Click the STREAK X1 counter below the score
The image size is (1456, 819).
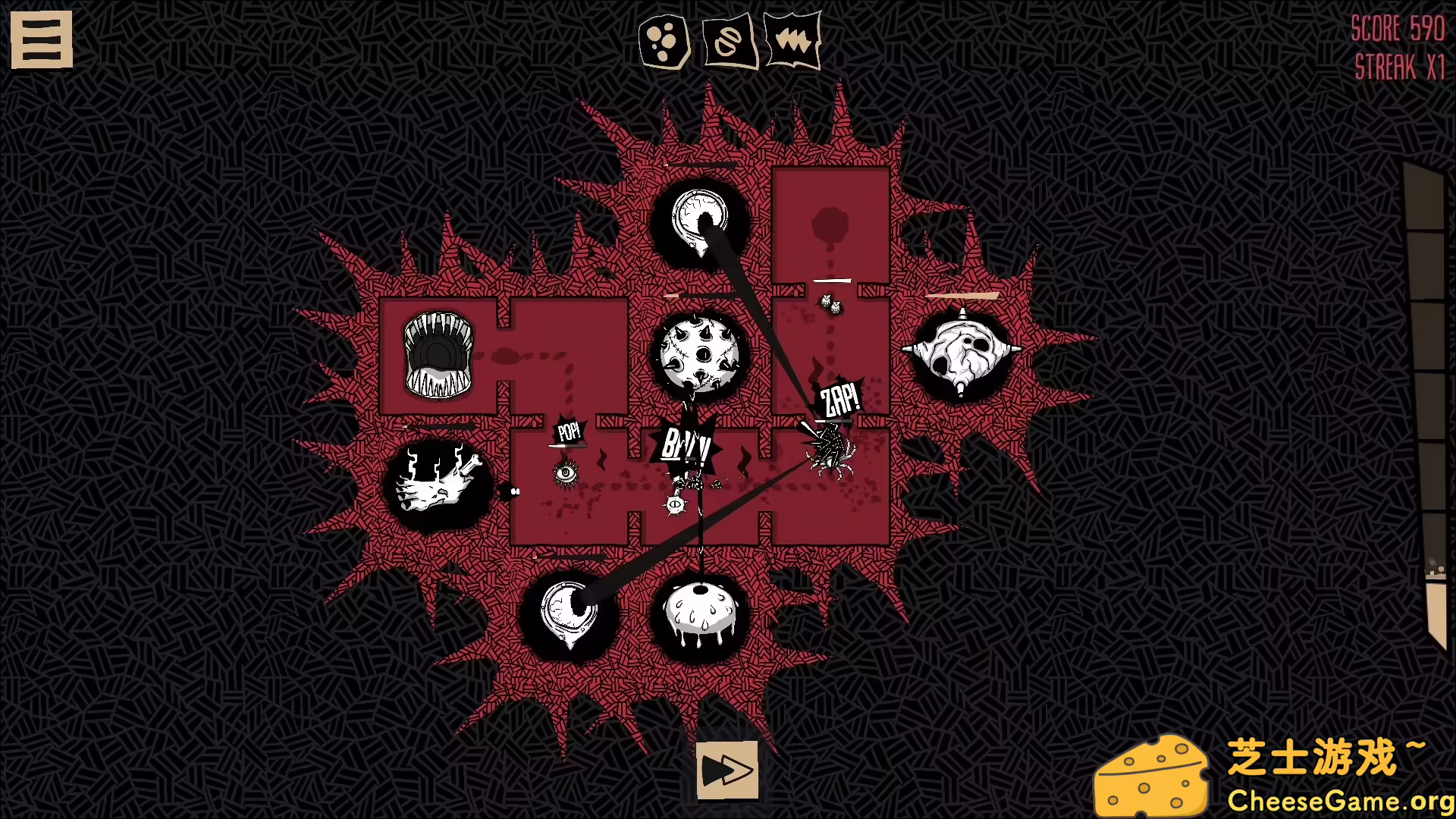click(1401, 67)
